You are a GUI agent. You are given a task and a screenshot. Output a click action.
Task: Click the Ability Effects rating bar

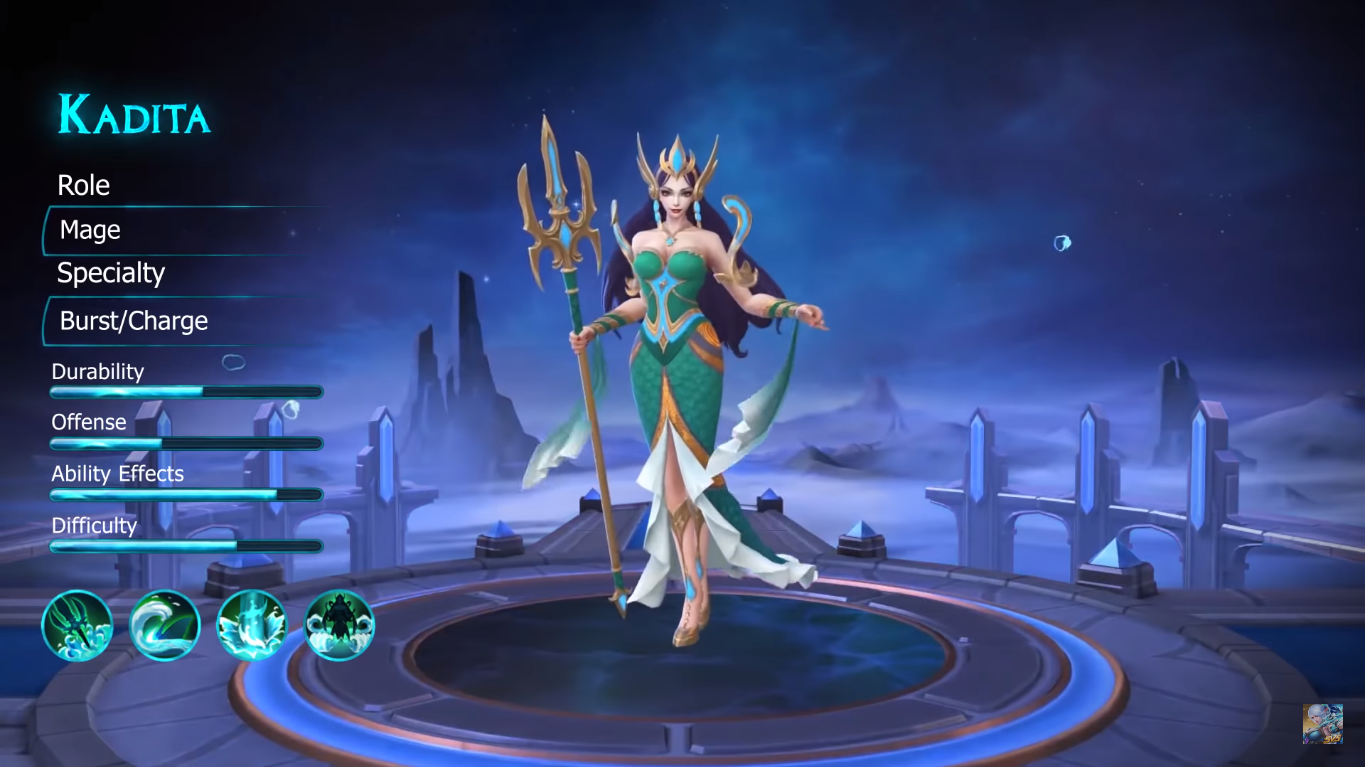(x=185, y=494)
